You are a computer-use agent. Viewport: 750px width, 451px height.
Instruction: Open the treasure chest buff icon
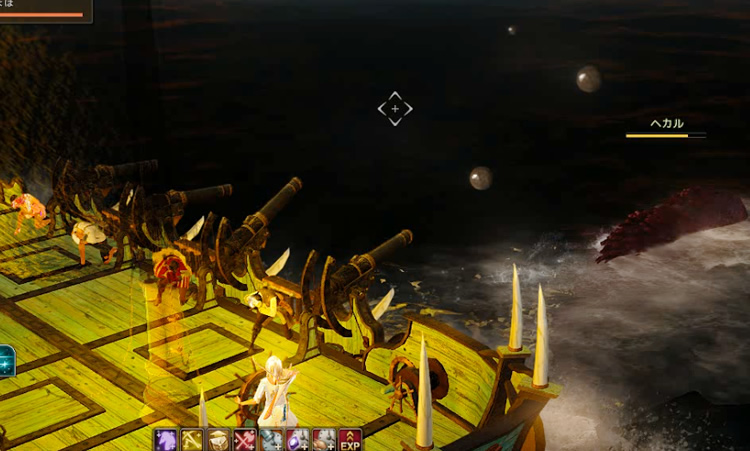pos(218,440)
